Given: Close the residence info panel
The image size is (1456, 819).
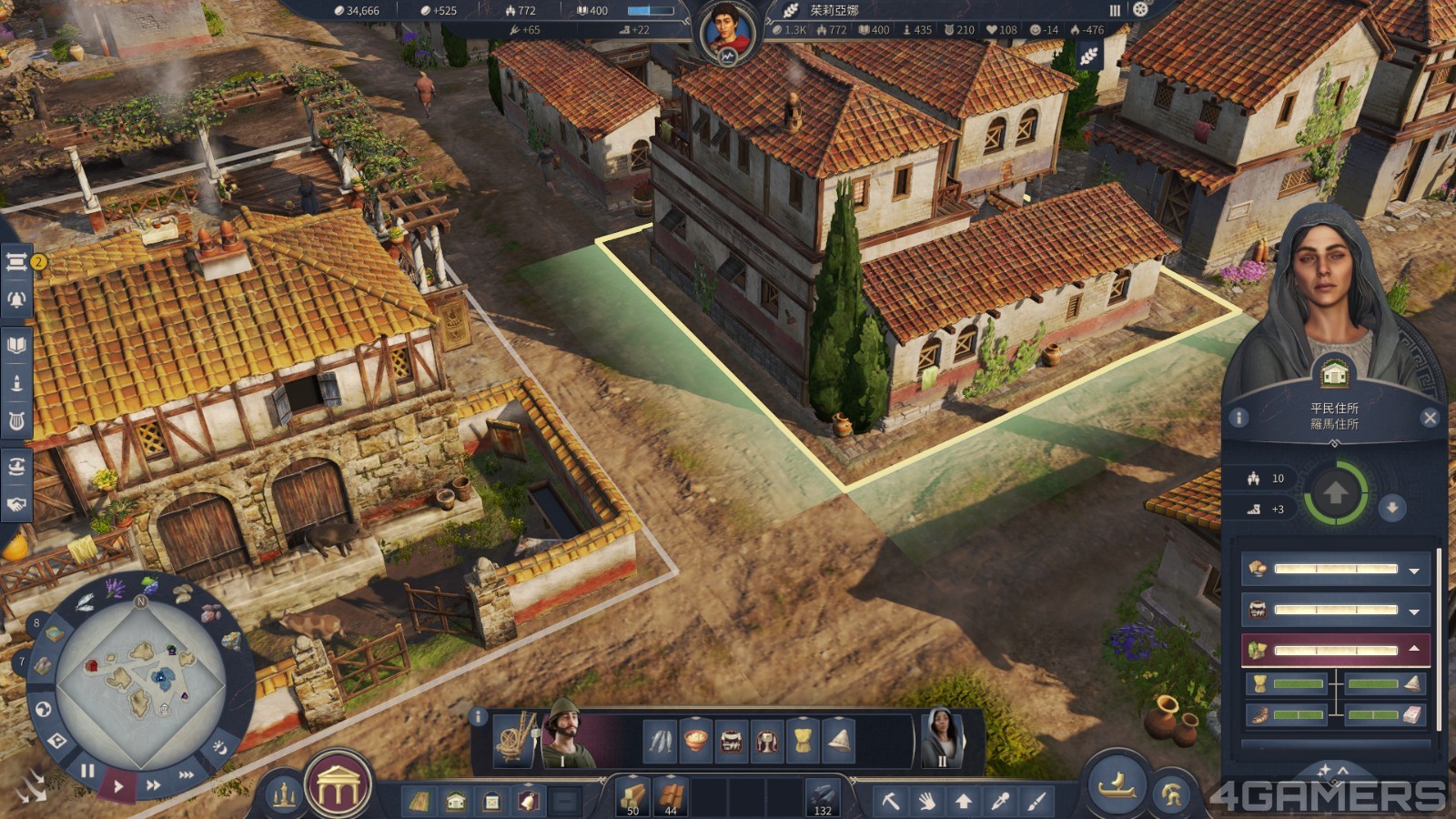Looking at the screenshot, I should [x=1430, y=418].
